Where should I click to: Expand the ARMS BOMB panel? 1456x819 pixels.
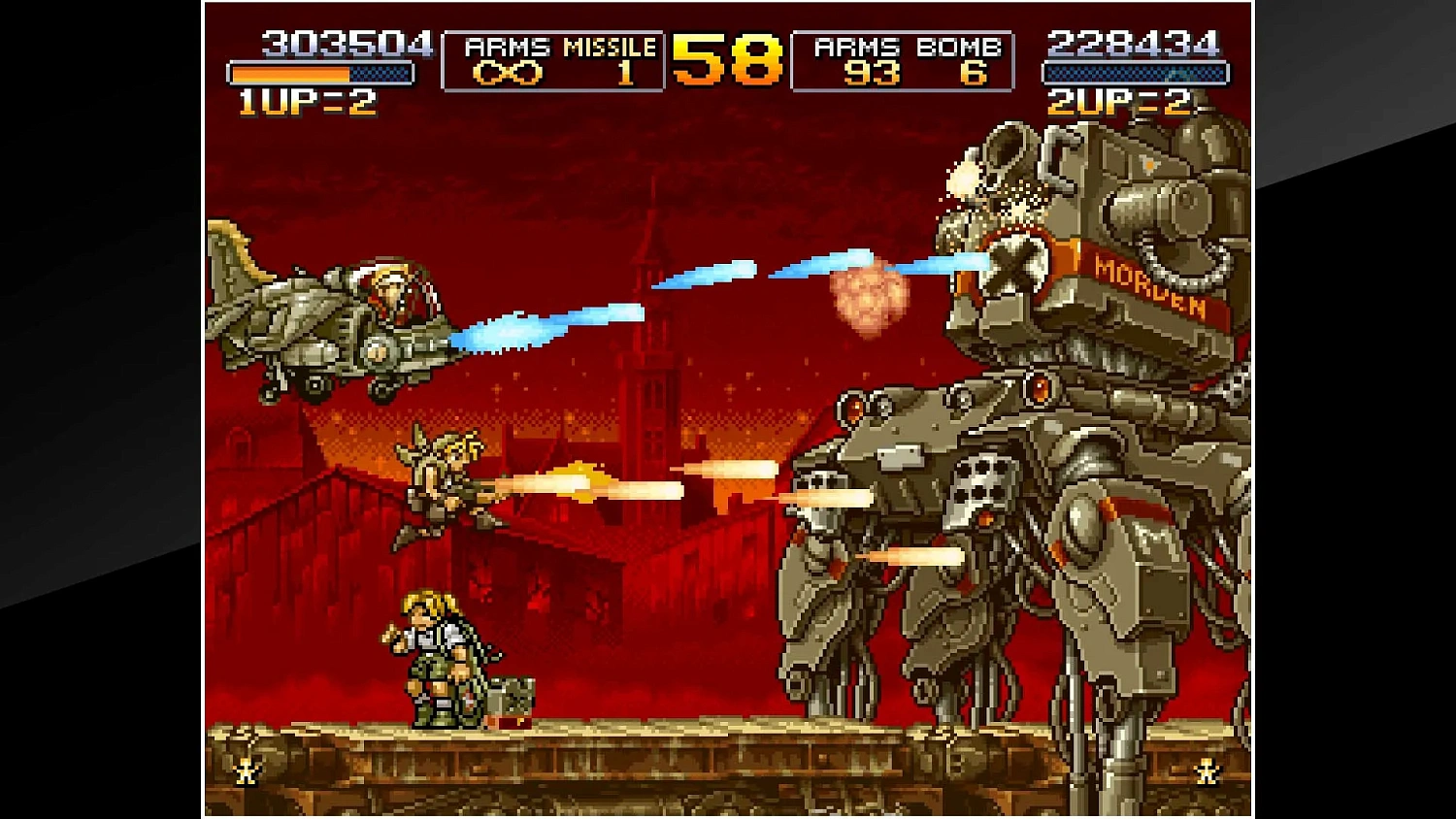[903, 60]
